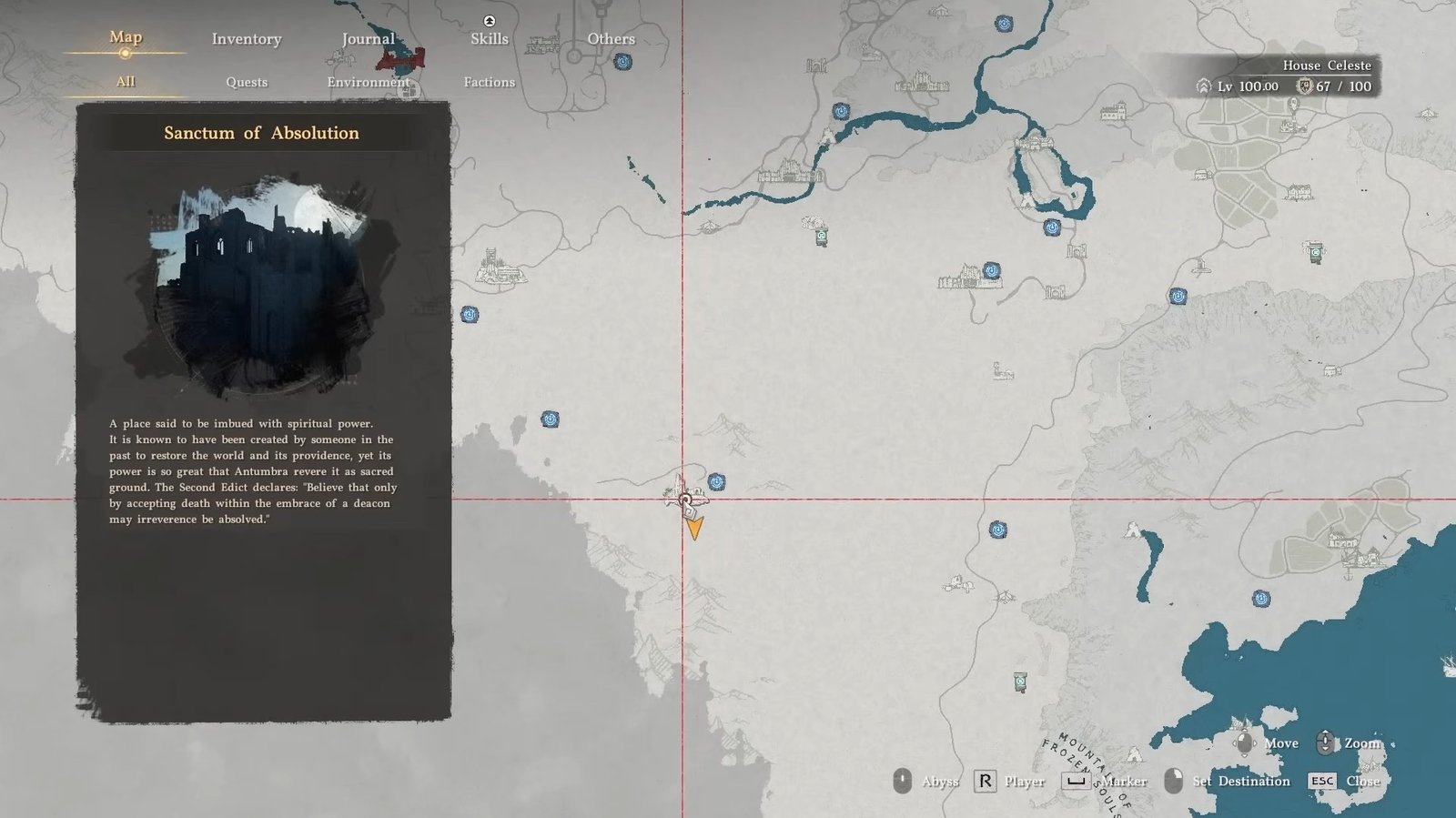This screenshot has width=1456, height=818.
Task: Click the orange player arrow marker
Action: 694,528
